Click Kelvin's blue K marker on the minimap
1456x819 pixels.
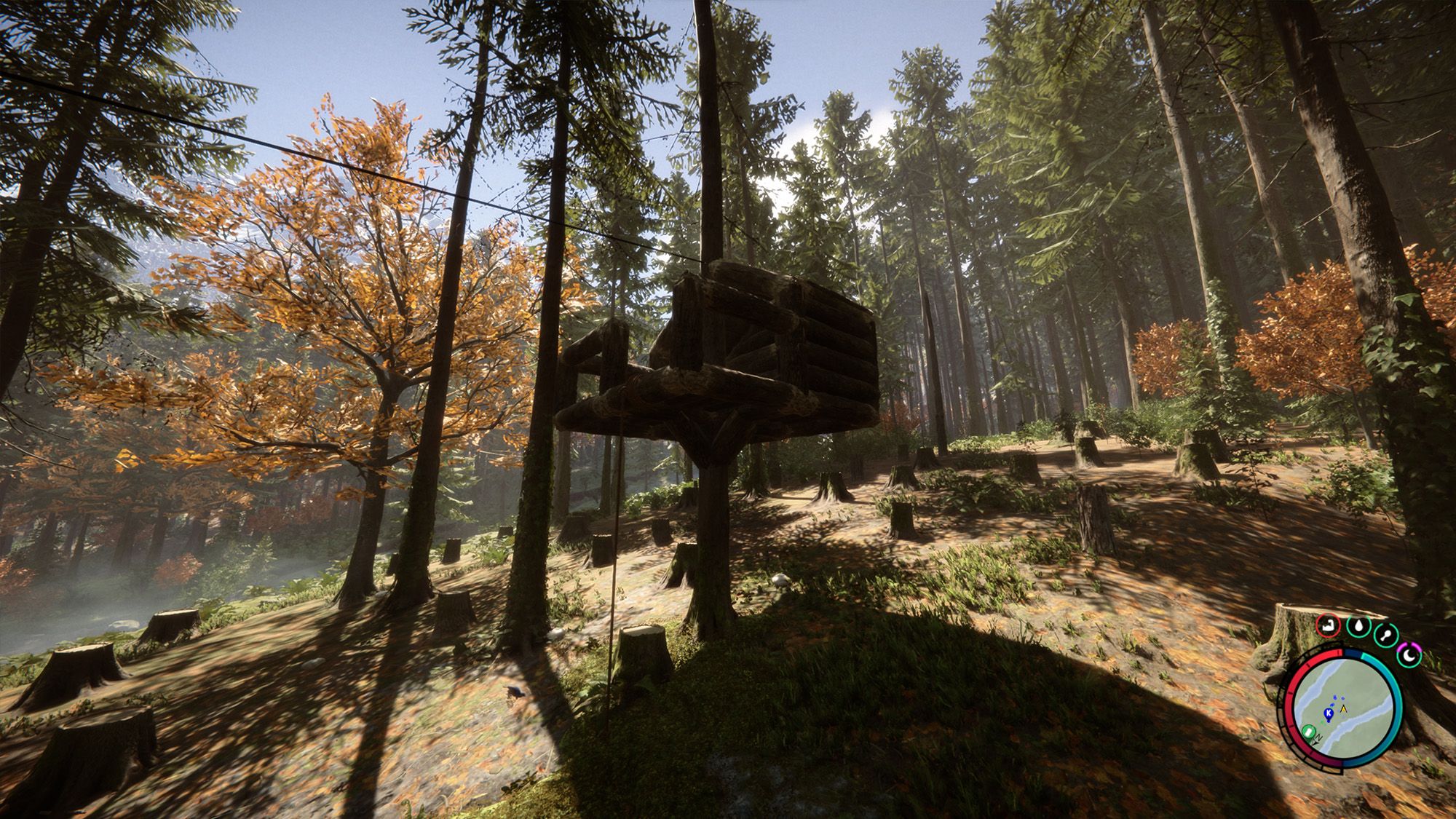(1329, 713)
